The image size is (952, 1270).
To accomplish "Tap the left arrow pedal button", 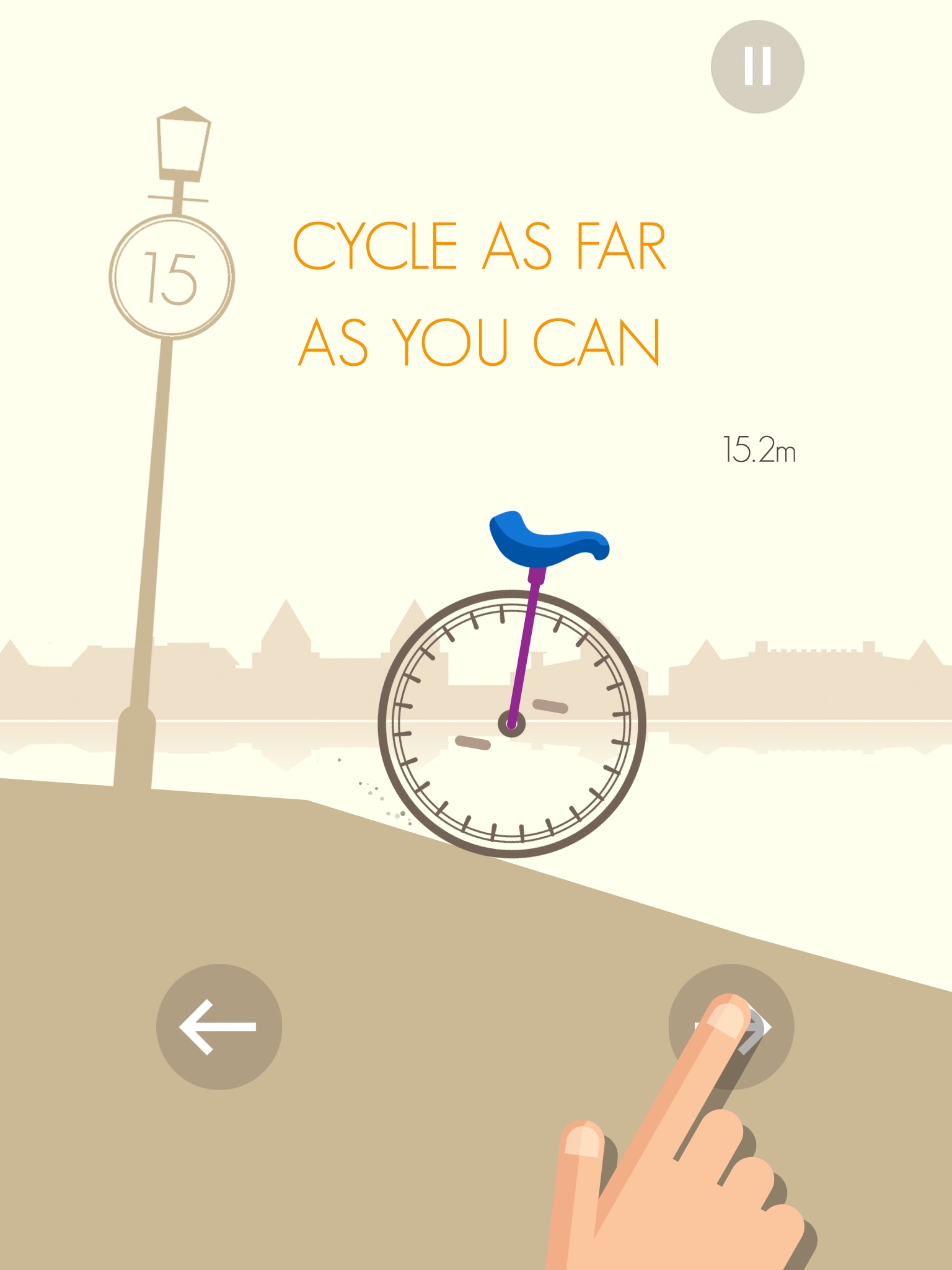I will (219, 1027).
